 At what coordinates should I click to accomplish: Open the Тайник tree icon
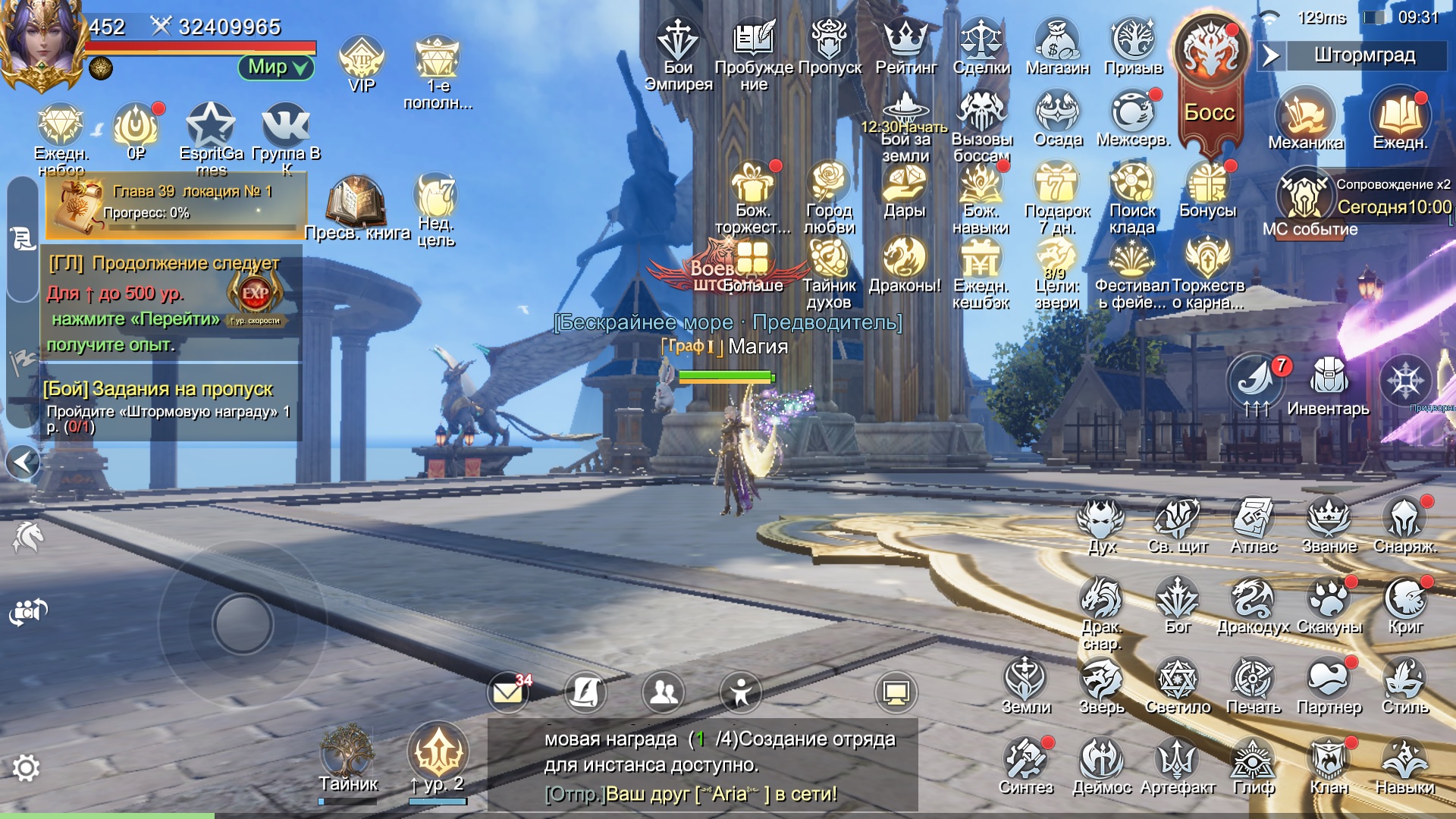[x=348, y=758]
